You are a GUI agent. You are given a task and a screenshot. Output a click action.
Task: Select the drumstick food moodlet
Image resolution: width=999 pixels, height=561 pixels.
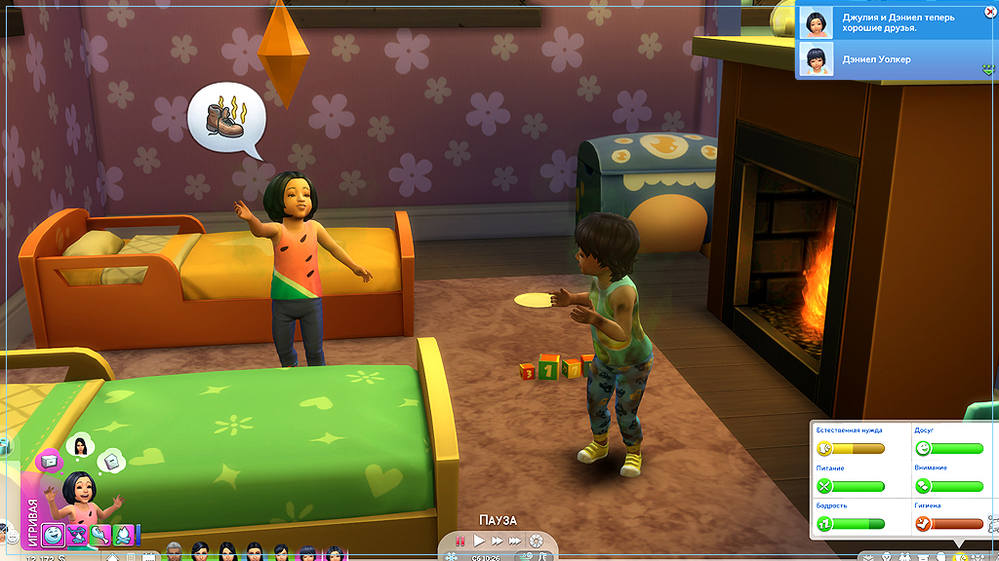pos(100,535)
